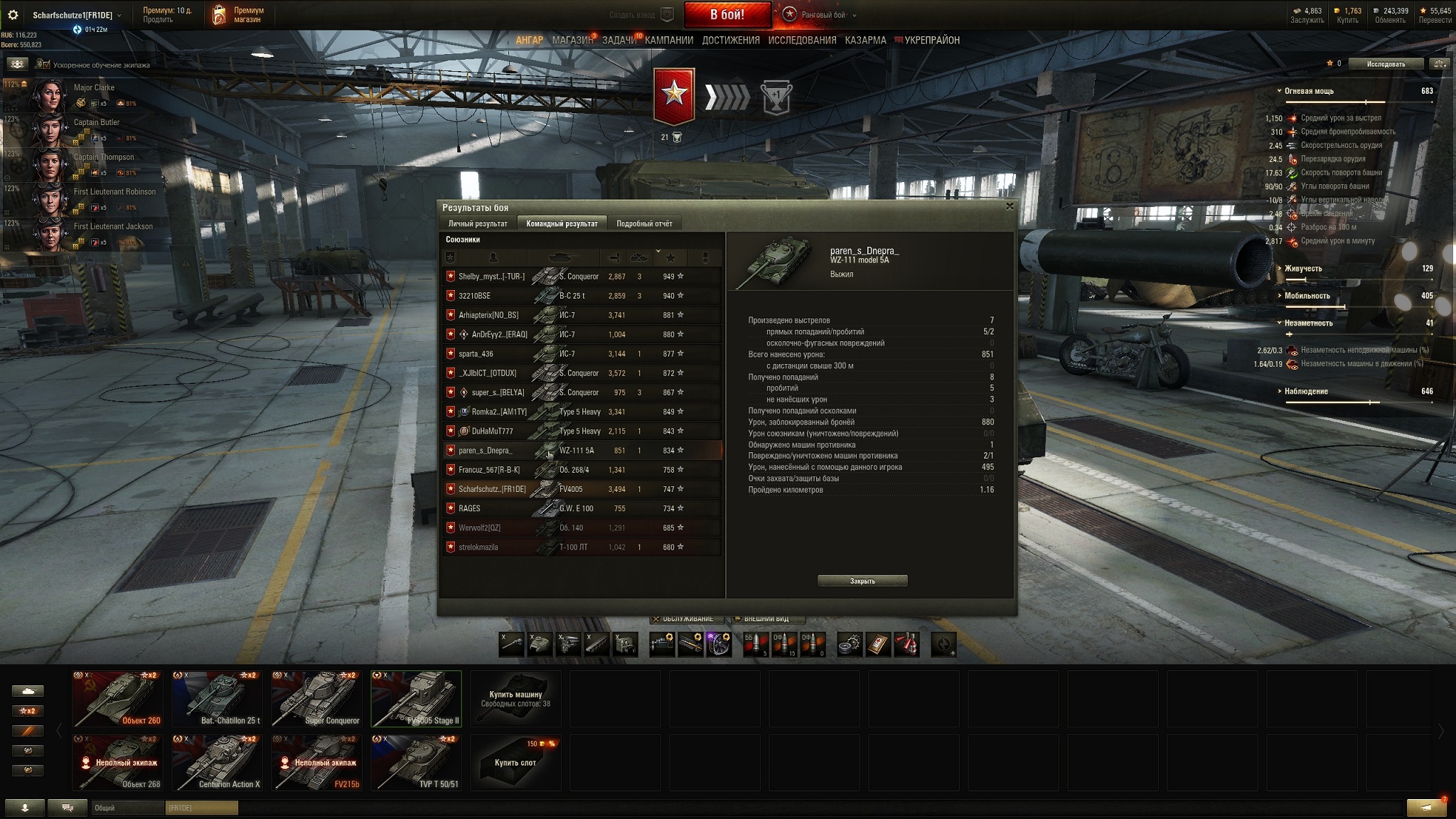Open the КАЗАРМА menu
Viewport: 1456px width, 819px height.
(x=865, y=41)
